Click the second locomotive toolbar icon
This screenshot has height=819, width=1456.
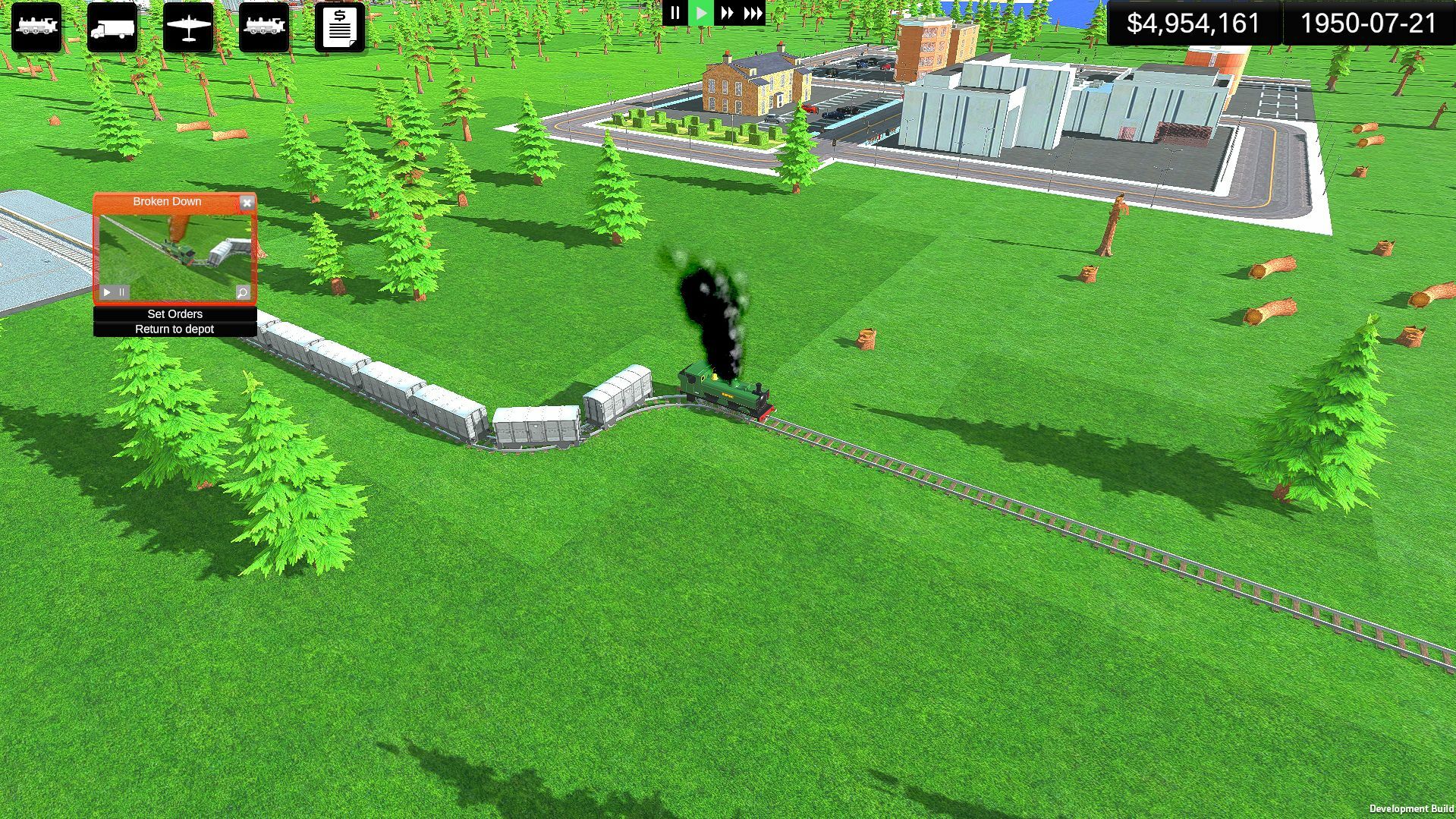click(263, 28)
